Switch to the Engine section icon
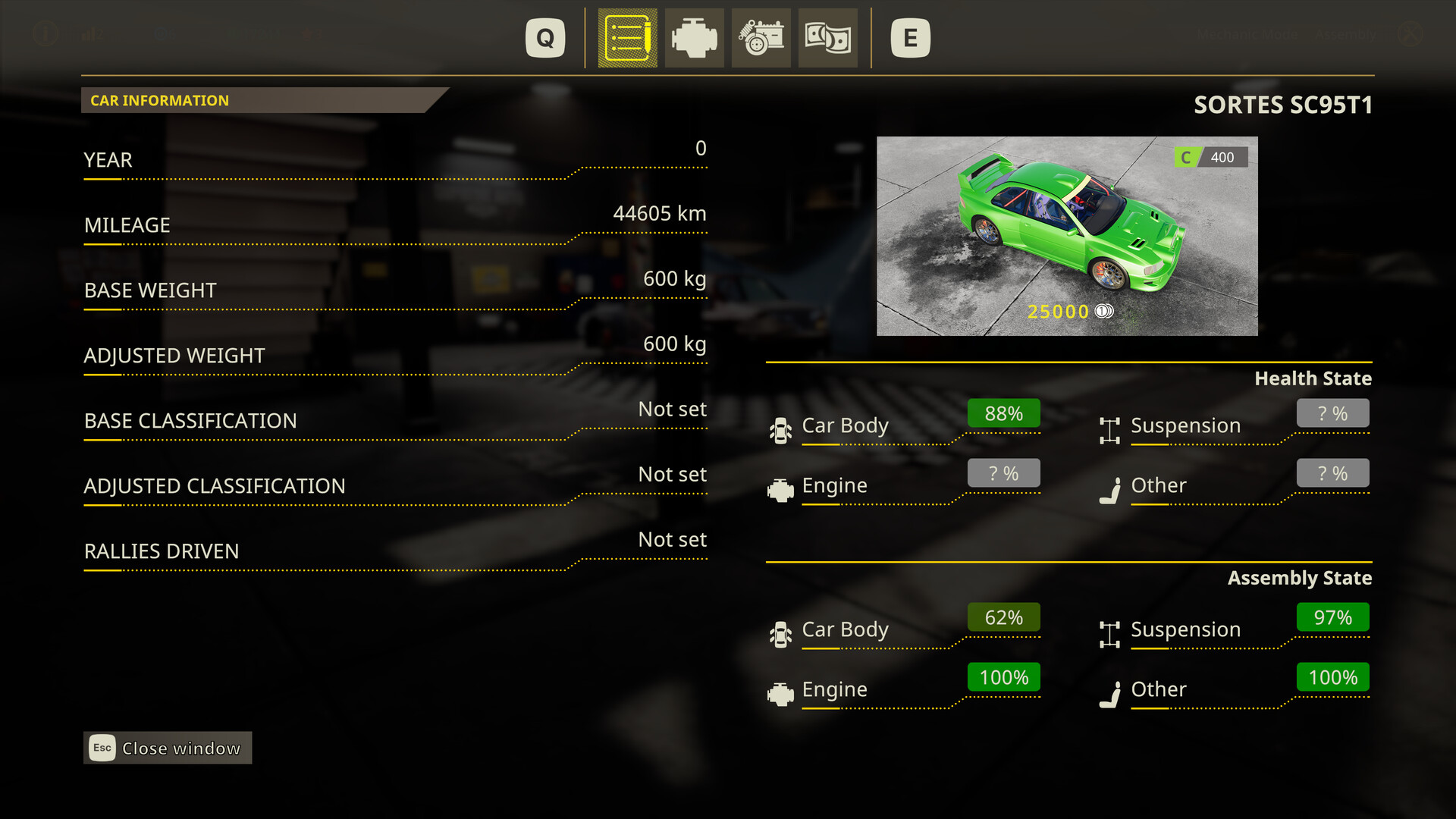The image size is (1456, 819). [694, 38]
